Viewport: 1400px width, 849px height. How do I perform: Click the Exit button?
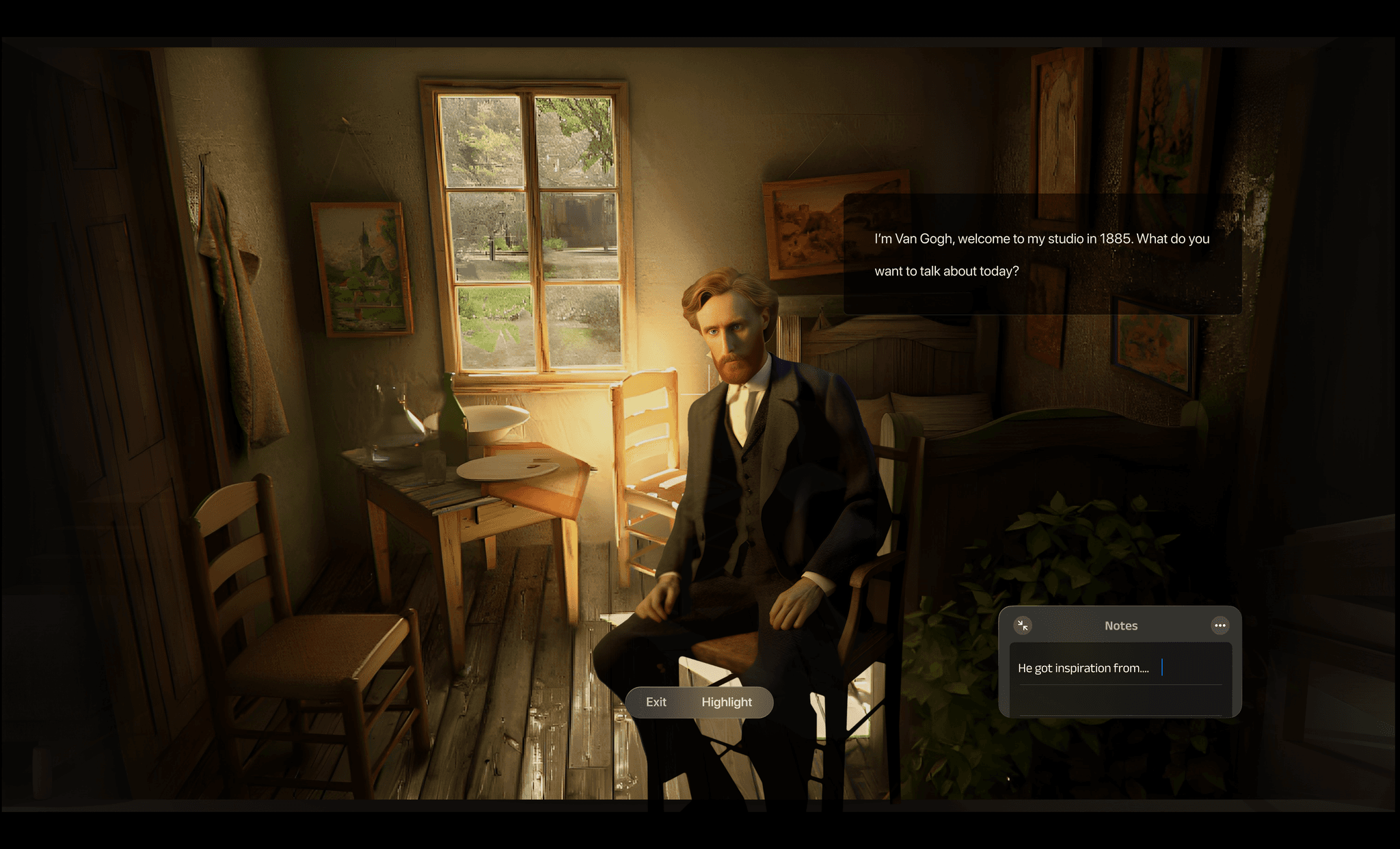(656, 702)
